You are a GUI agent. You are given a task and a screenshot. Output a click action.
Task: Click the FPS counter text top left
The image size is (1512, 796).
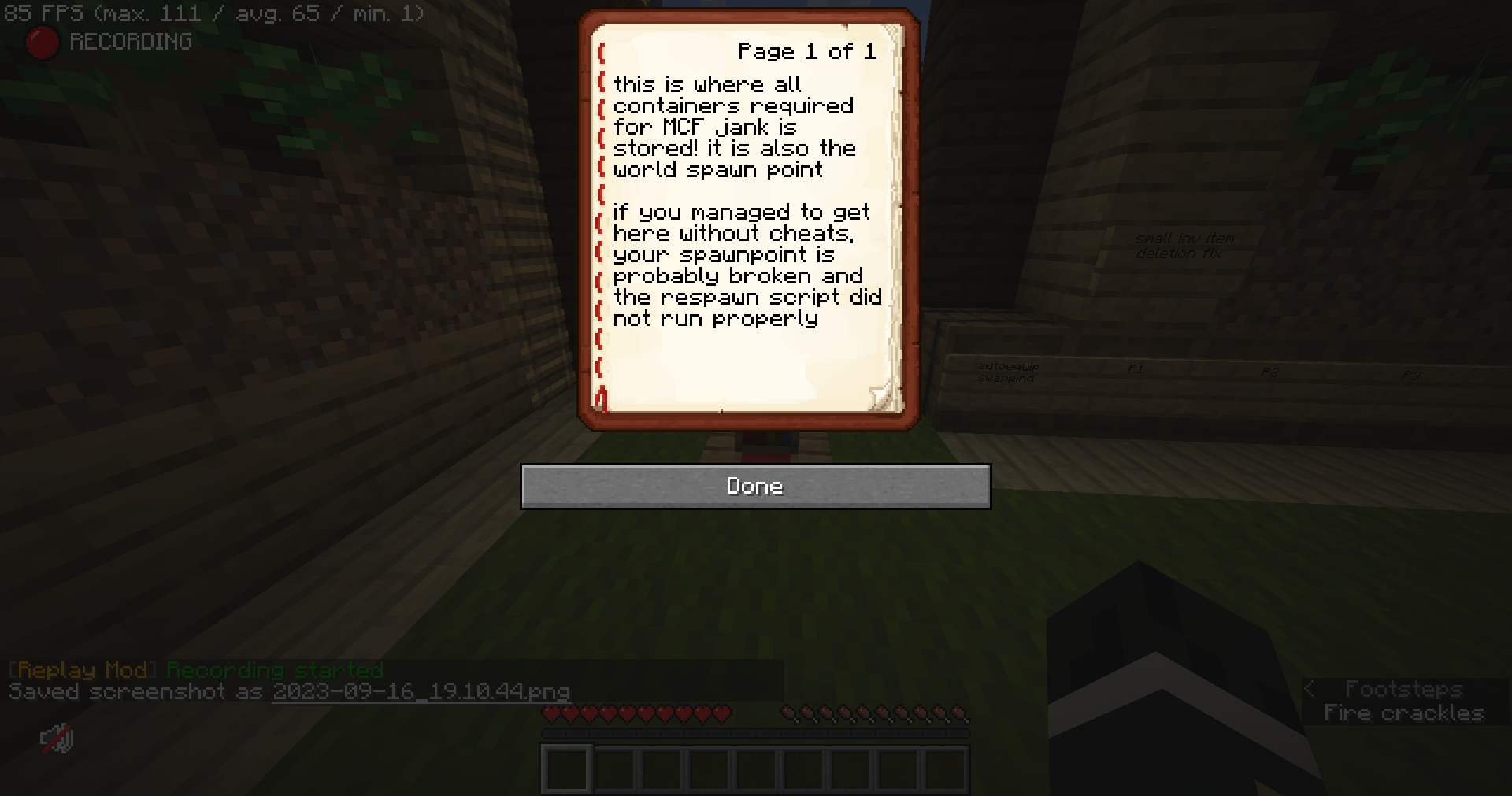coord(213,13)
